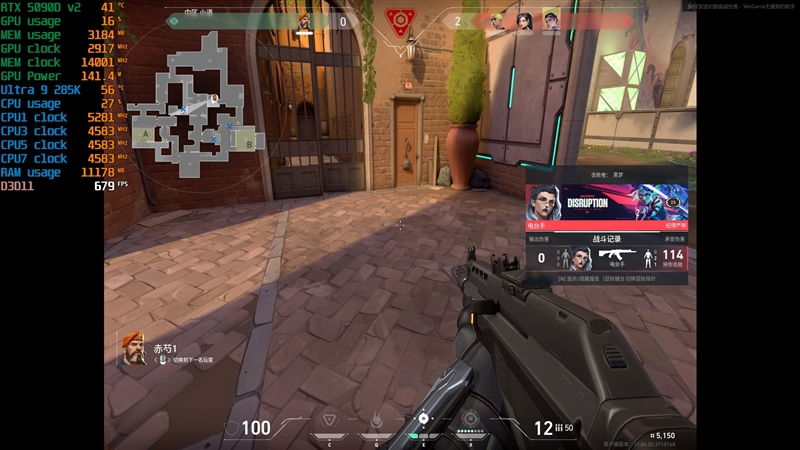The width and height of the screenshot is (800, 450).
Task: Activate the Q flame ability icon
Action: tap(375, 421)
